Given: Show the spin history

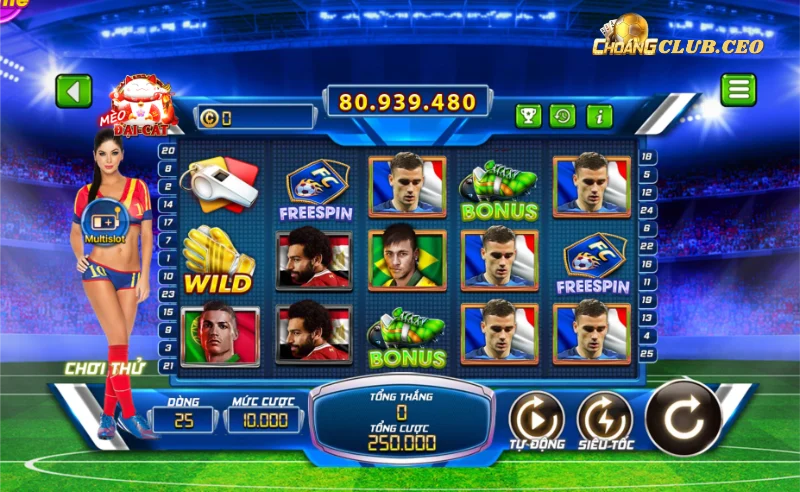Looking at the screenshot, I should coord(563,116).
